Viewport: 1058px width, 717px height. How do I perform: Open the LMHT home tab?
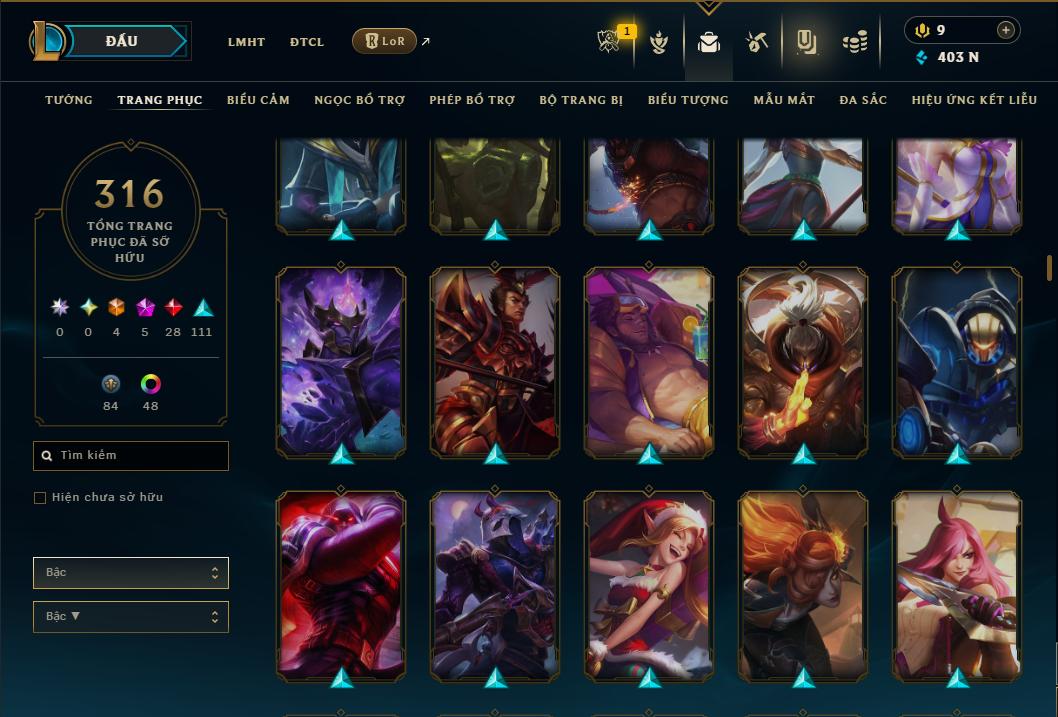pos(246,42)
